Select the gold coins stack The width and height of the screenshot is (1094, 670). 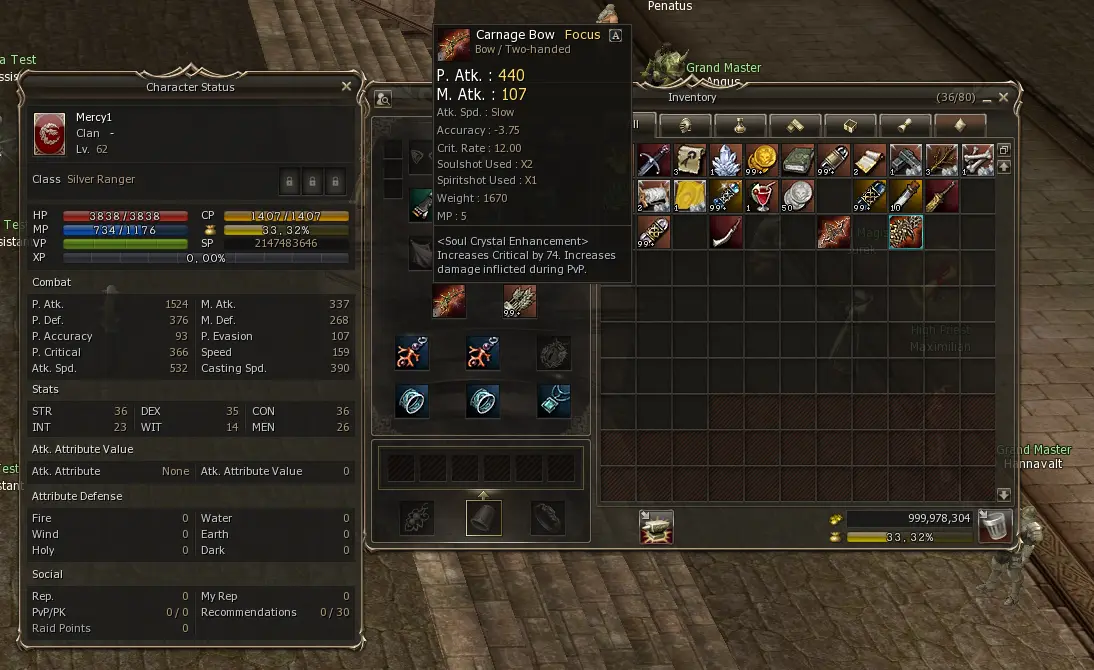point(762,159)
